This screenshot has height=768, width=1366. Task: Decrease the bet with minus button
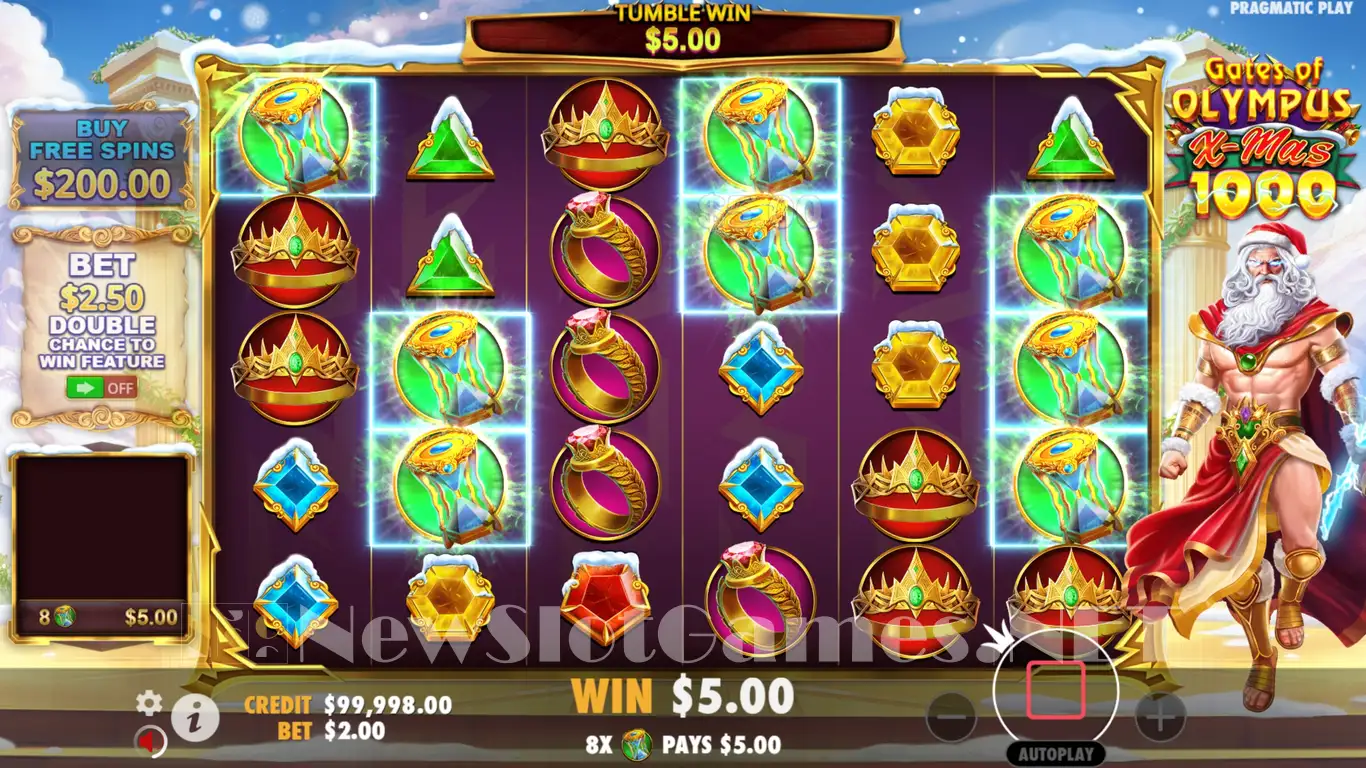[x=951, y=716]
